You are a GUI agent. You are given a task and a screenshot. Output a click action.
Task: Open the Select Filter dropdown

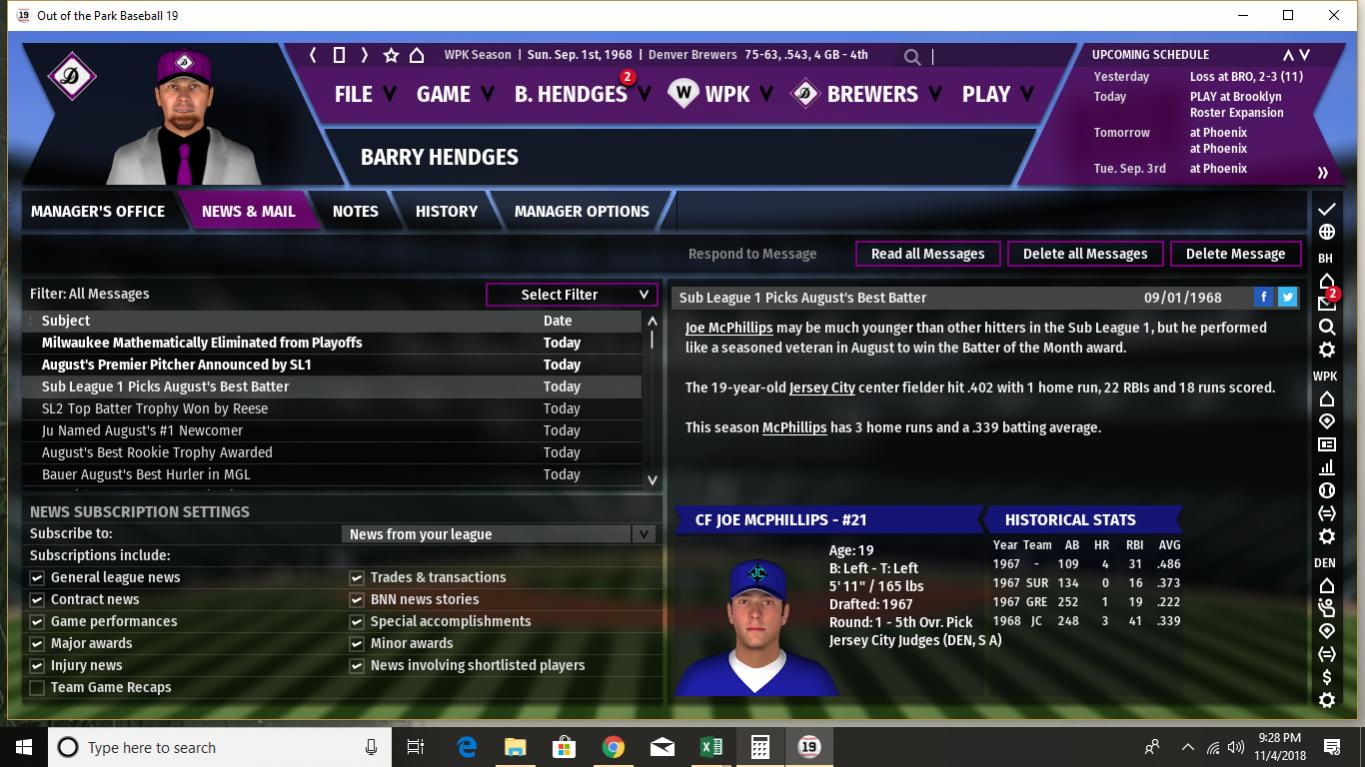tap(571, 294)
